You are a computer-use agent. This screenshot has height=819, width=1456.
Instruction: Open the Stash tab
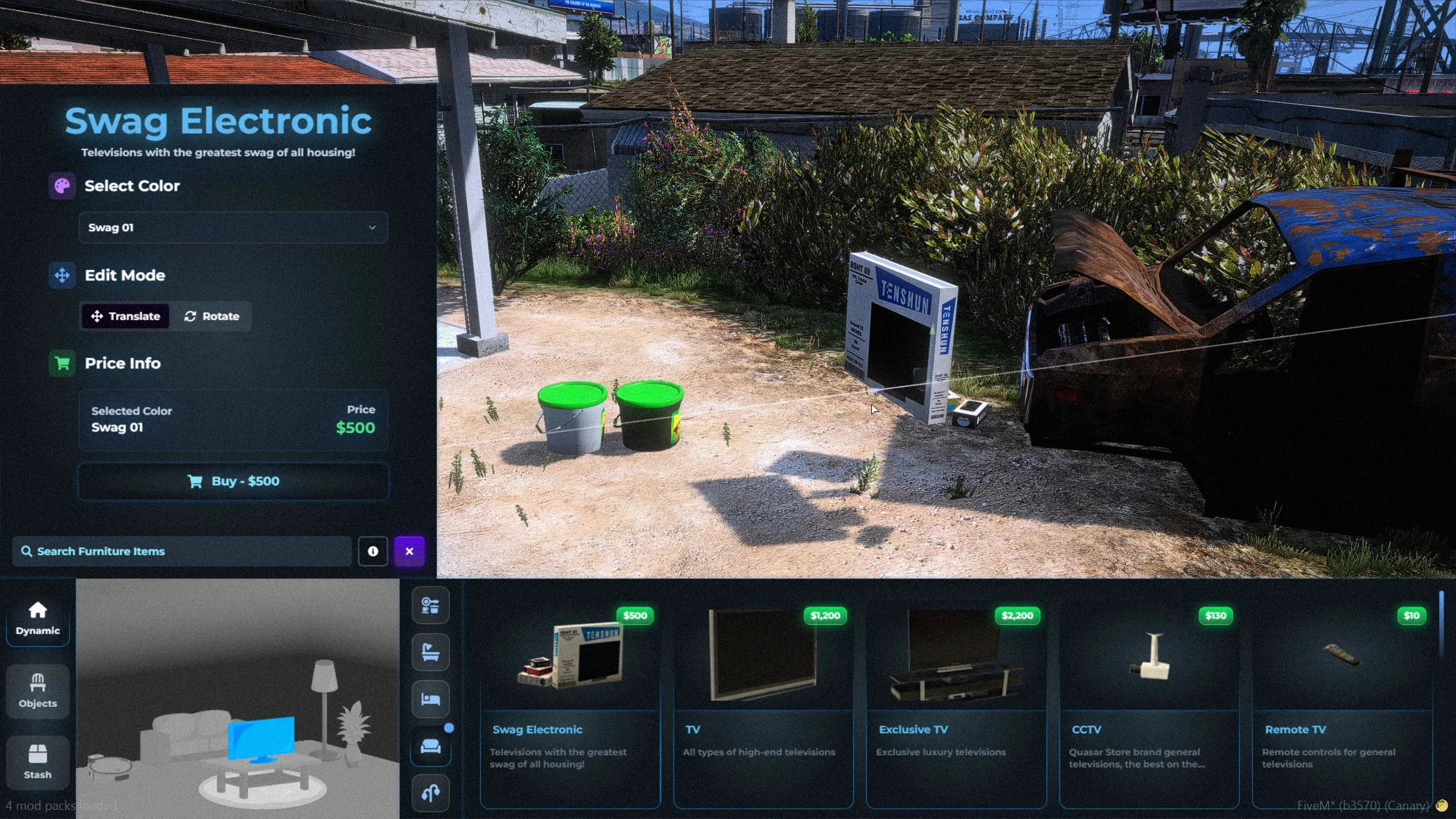pos(38,762)
